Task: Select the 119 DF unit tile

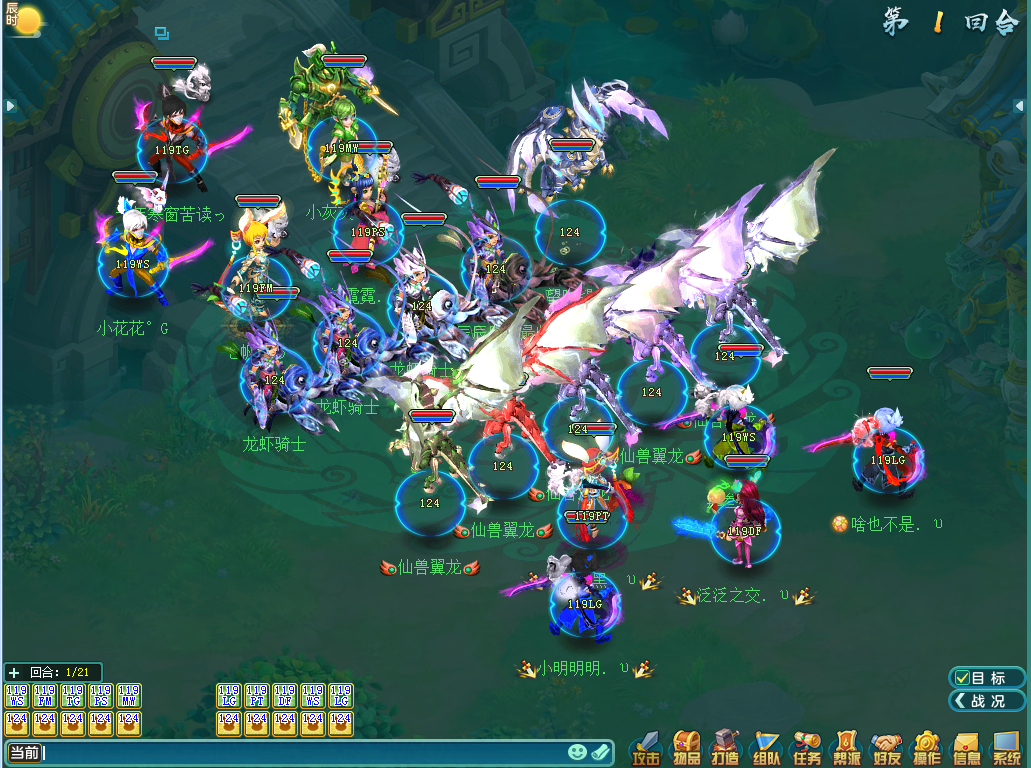Action: [x=285, y=695]
